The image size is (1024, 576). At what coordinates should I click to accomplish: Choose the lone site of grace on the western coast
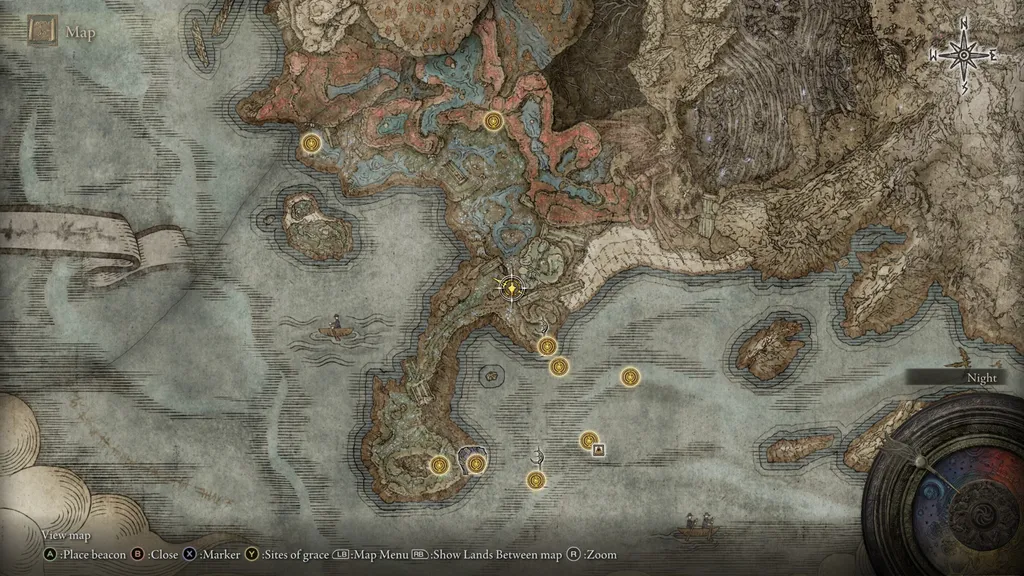pos(312,144)
